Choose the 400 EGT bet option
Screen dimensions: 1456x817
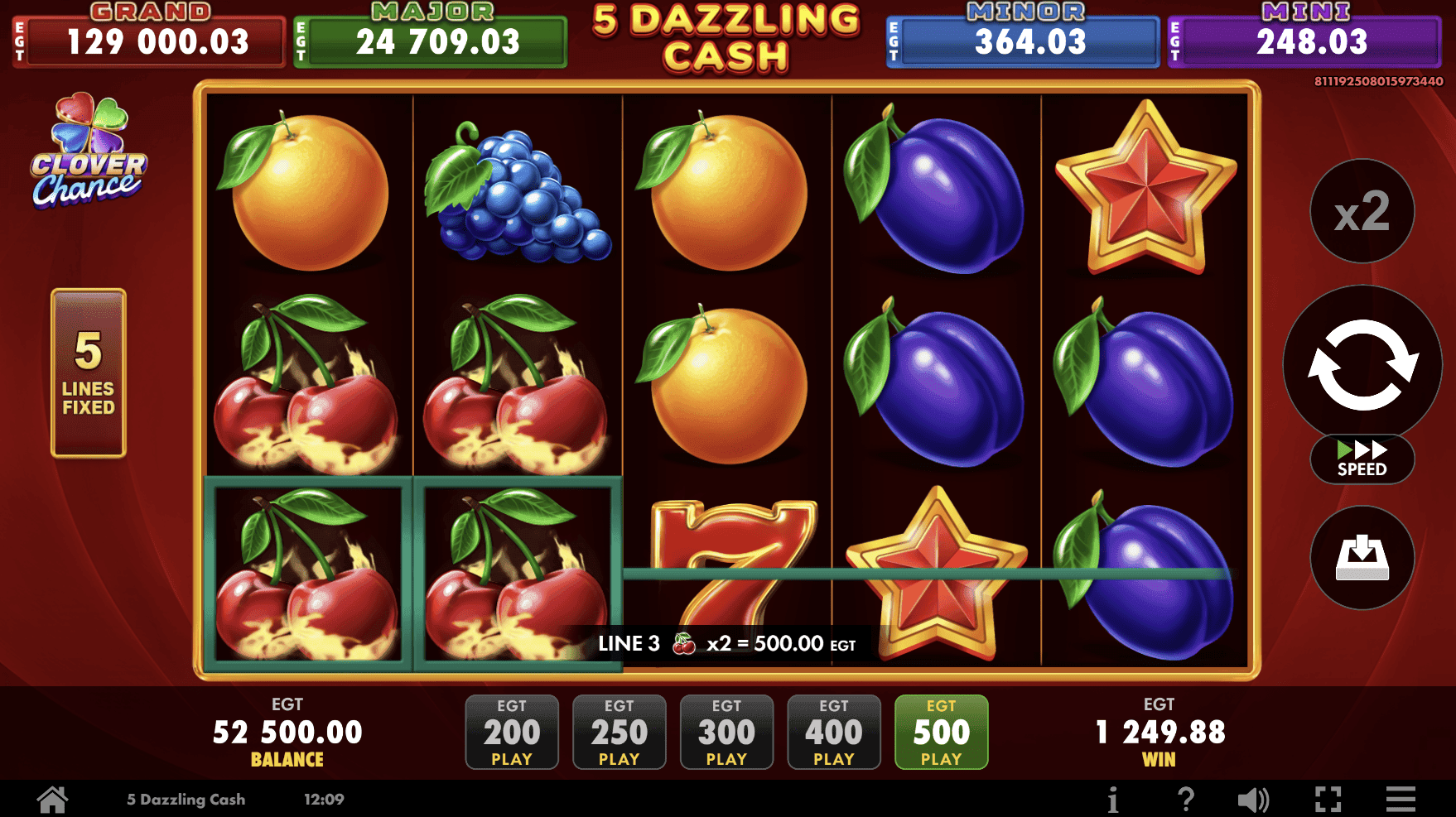tap(834, 732)
